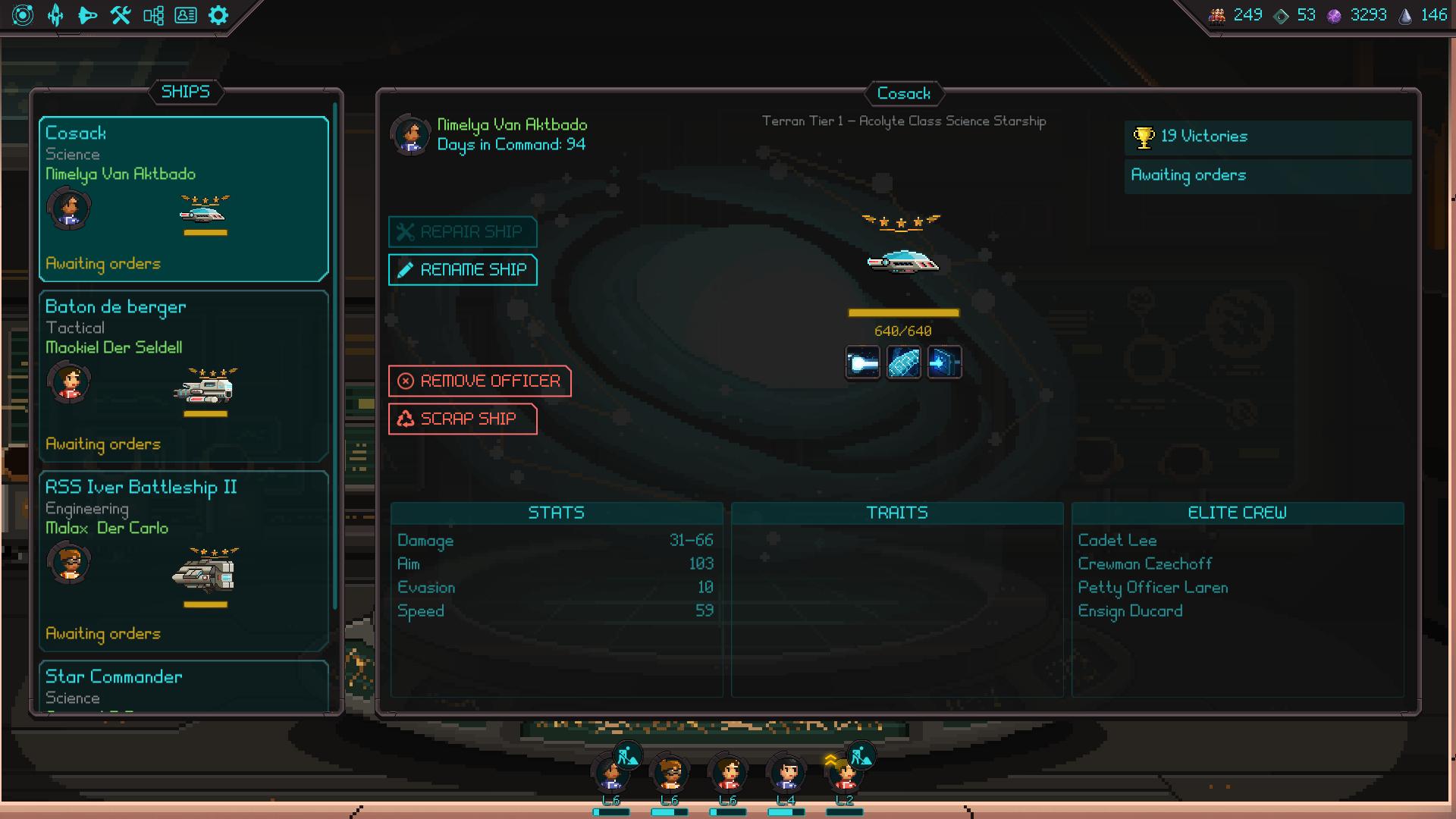Open the space station icon in top bar
Viewport: 1456px width, 819px height.
pos(55,15)
